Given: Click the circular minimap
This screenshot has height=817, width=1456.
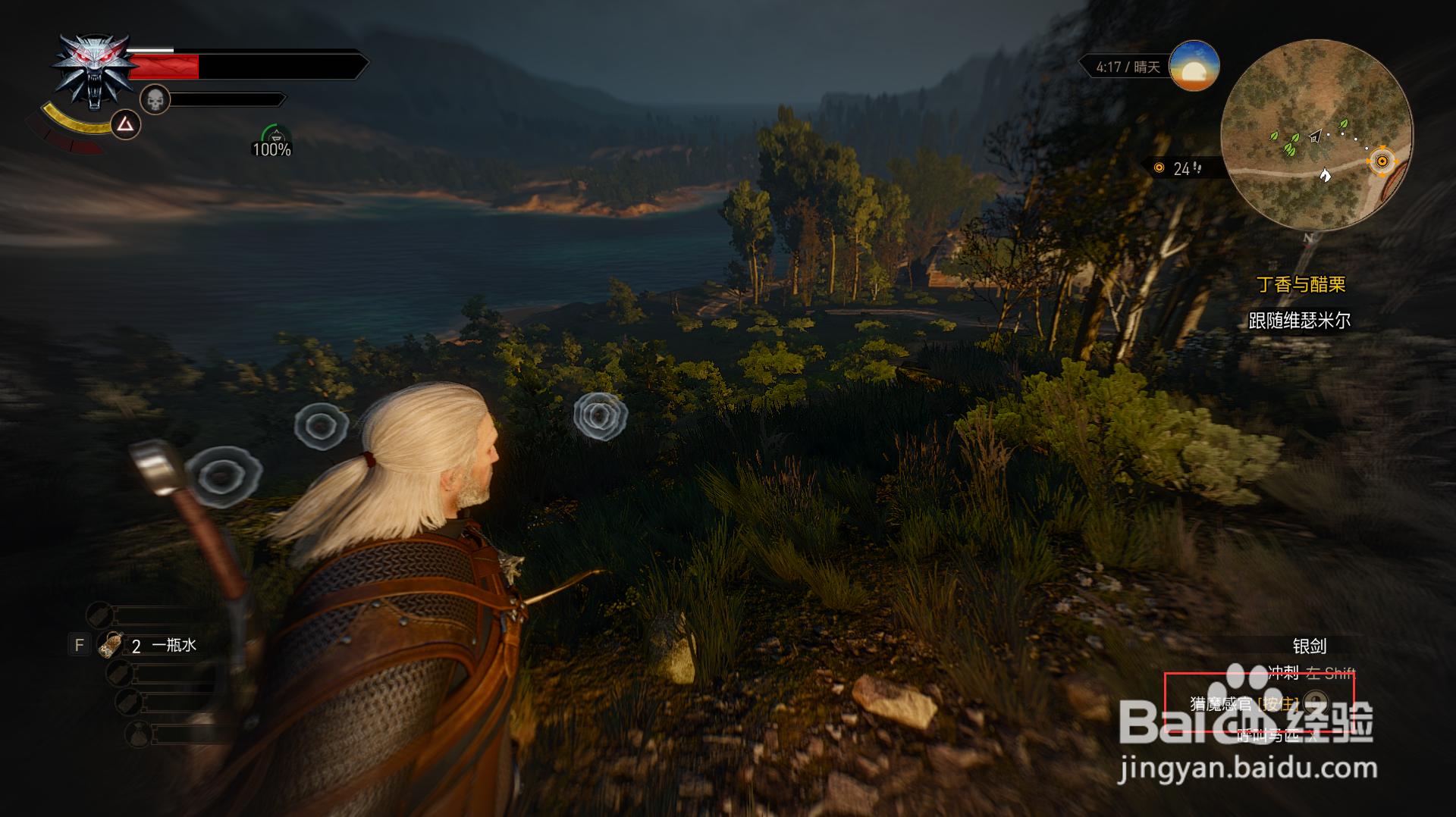Looking at the screenshot, I should click(x=1316, y=135).
